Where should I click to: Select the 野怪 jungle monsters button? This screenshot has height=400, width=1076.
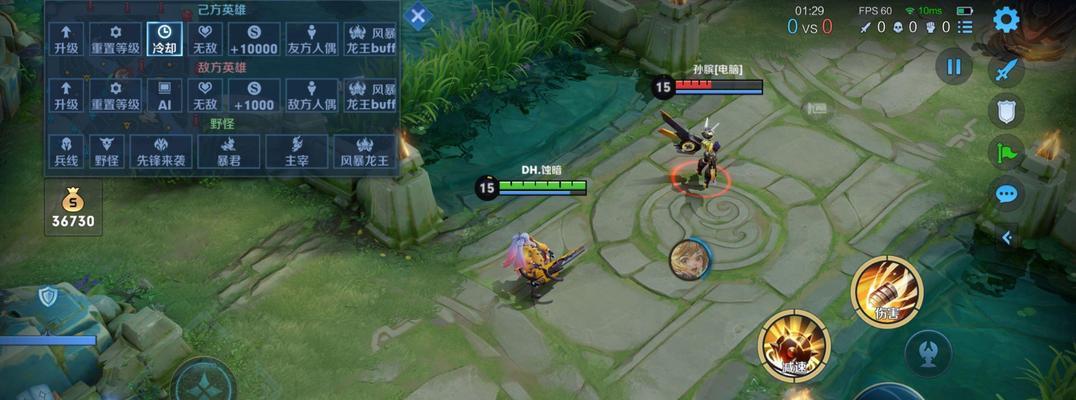coord(106,151)
